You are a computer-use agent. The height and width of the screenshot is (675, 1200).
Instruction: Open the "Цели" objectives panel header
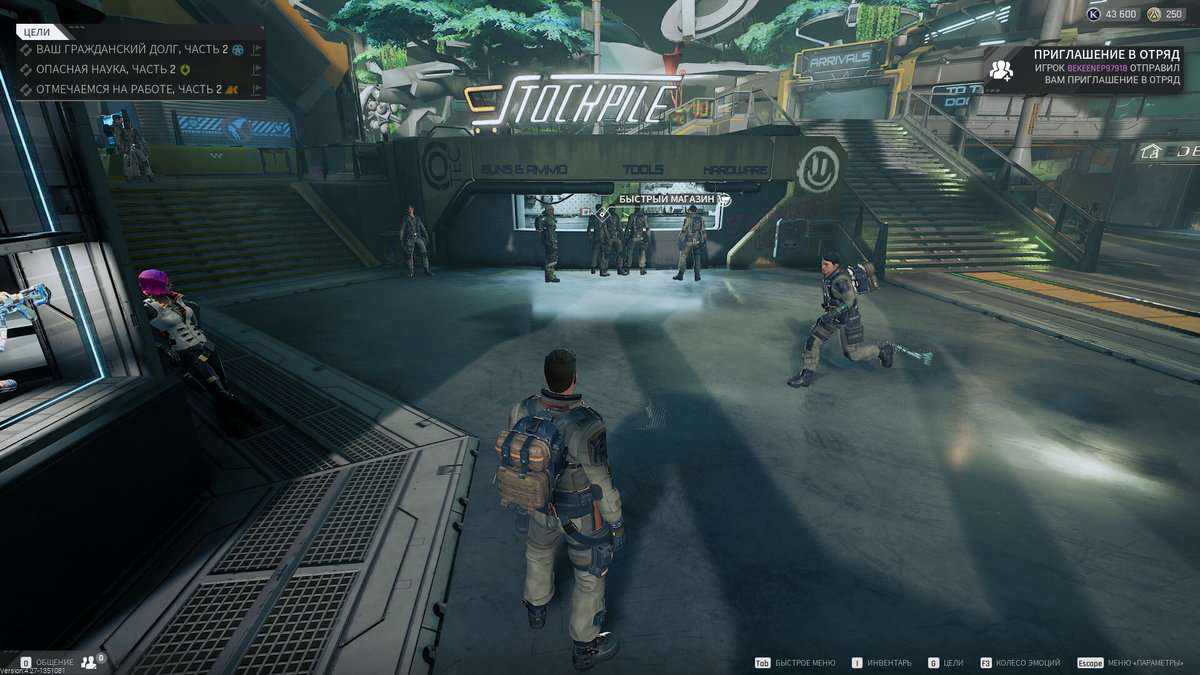[x=37, y=32]
